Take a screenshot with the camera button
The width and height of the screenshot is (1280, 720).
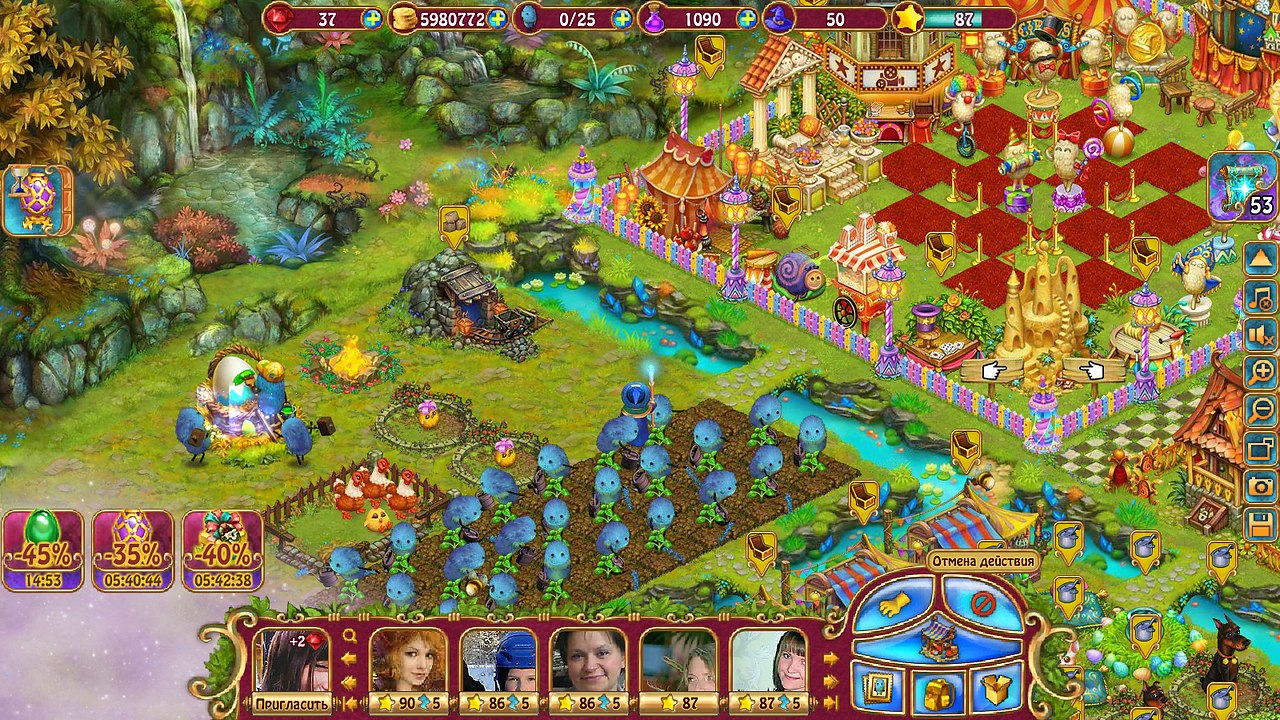click(x=1261, y=486)
